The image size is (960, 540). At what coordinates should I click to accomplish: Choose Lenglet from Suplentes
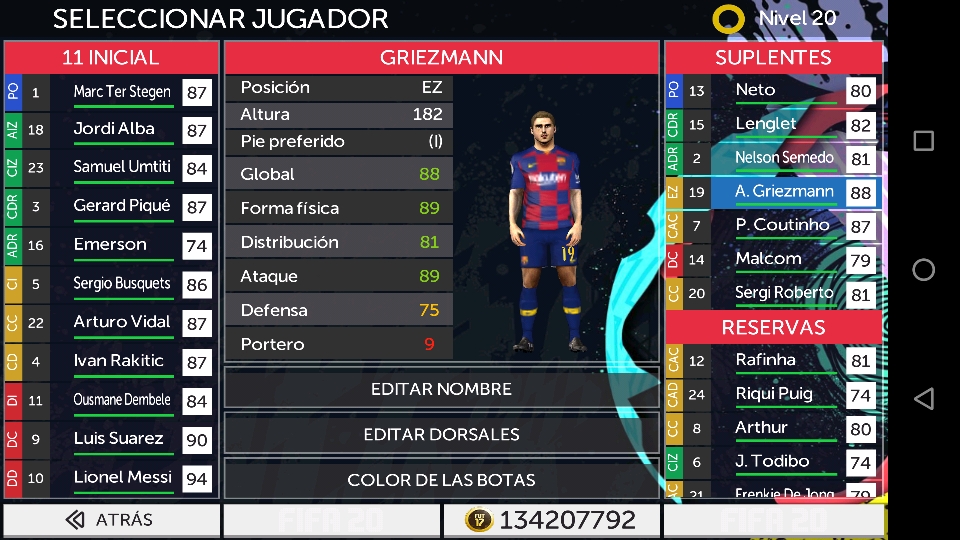click(x=766, y=125)
